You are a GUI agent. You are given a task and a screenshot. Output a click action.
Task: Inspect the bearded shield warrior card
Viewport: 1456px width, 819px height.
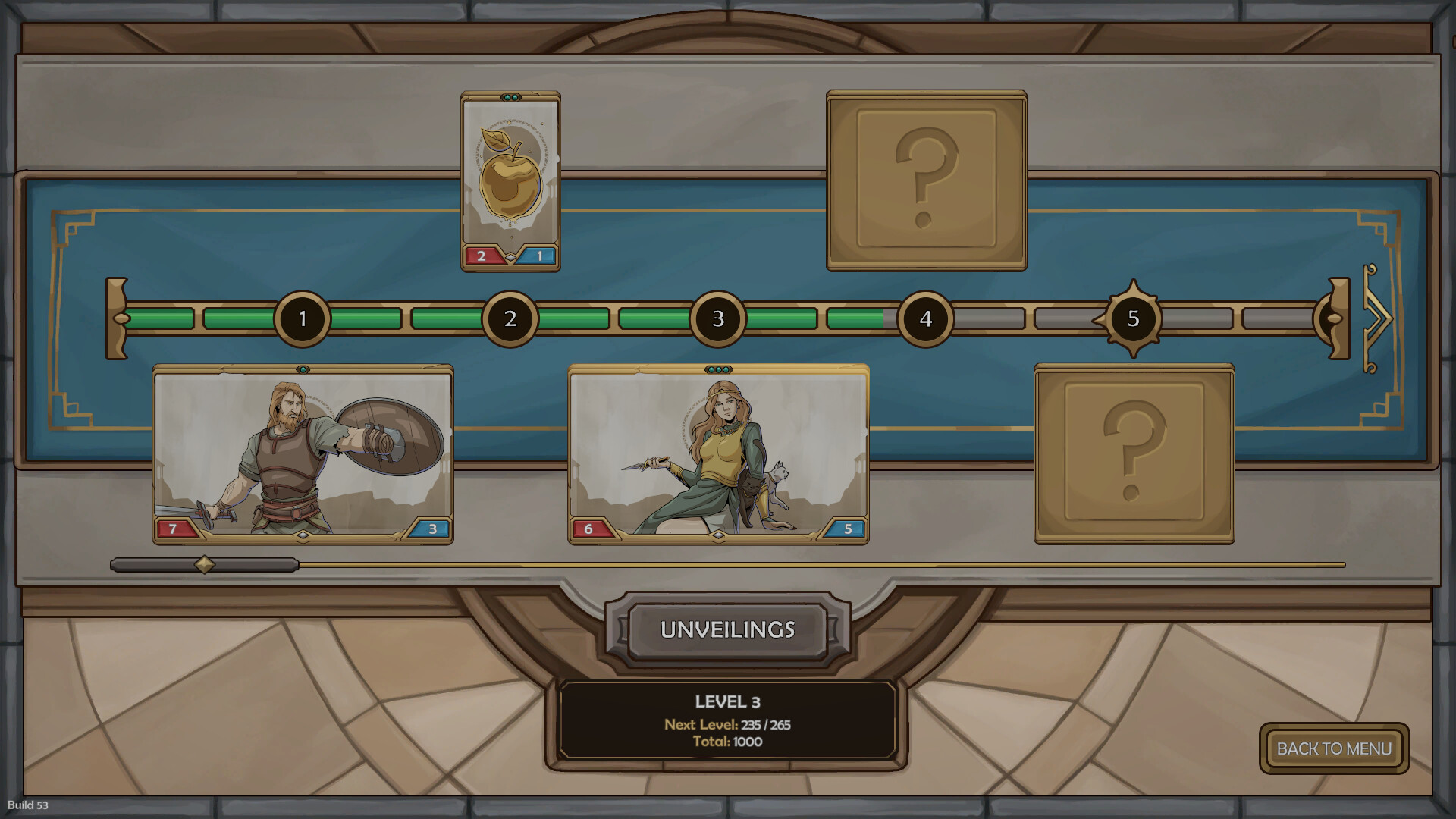click(303, 453)
